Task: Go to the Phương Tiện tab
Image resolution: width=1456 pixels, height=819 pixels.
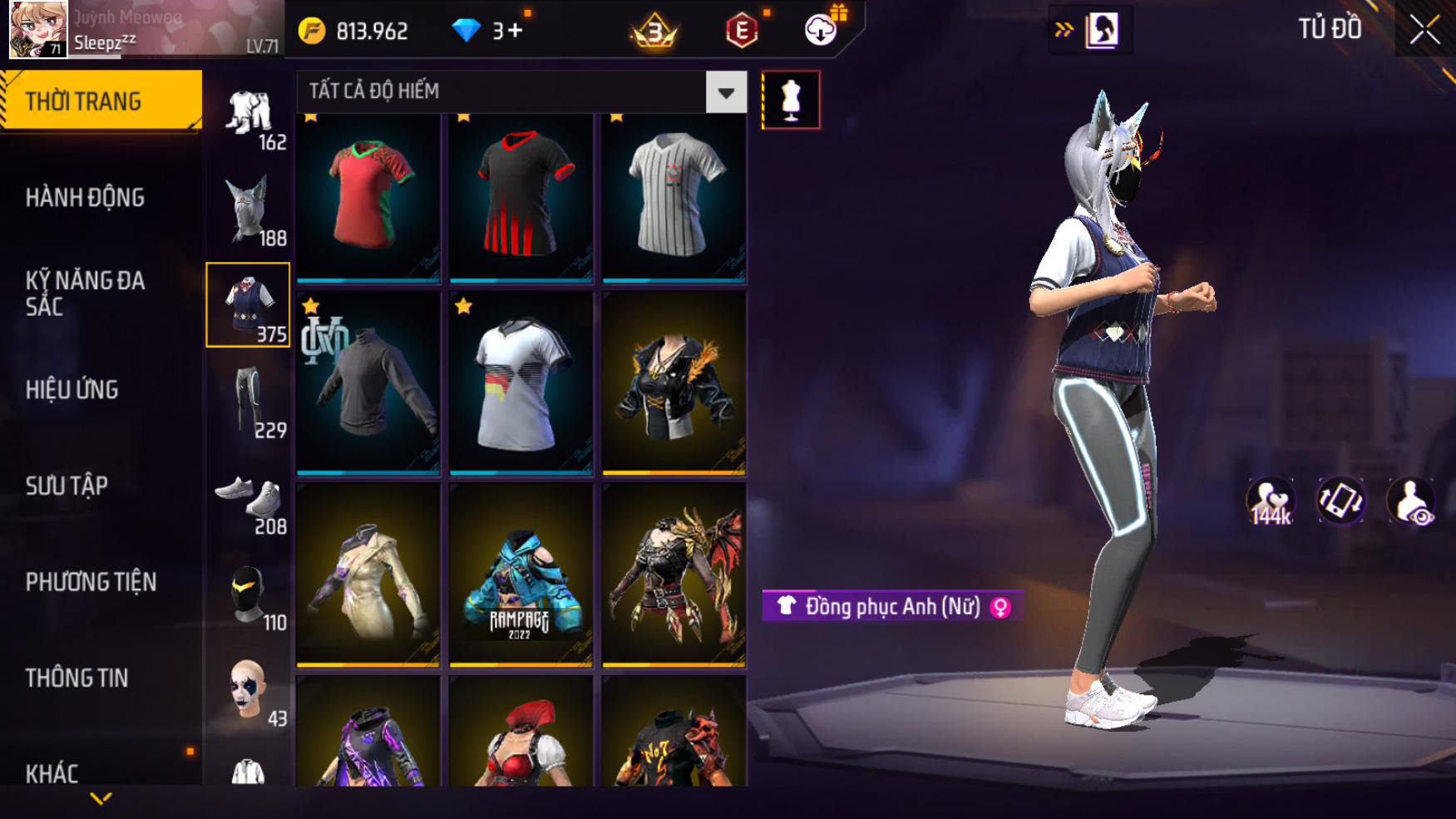Action: (91, 582)
